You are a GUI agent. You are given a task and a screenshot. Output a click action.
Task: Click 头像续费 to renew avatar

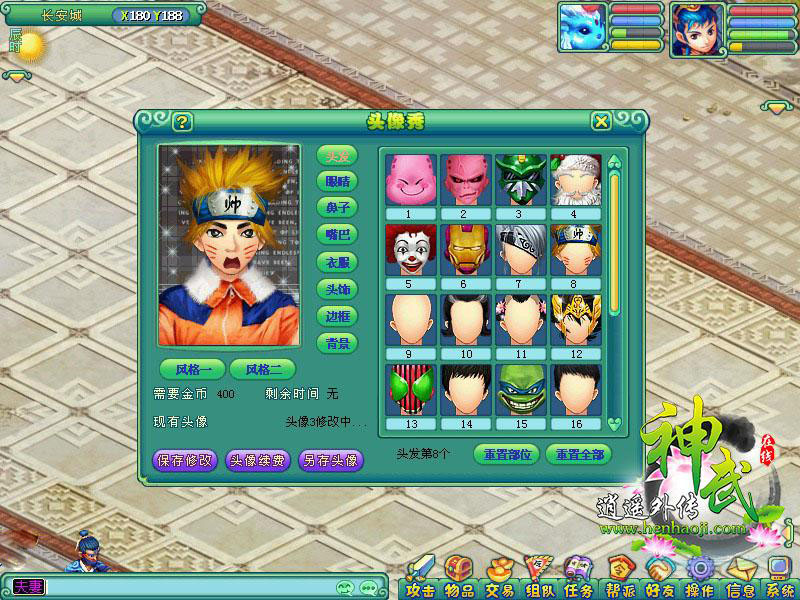pos(258,461)
